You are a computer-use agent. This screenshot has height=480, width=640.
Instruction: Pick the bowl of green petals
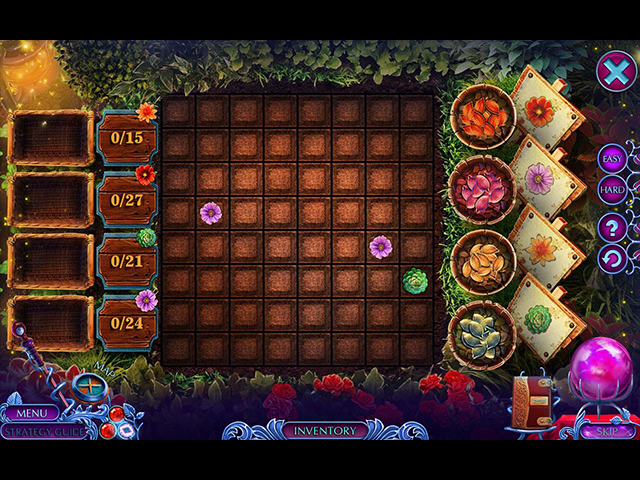482,332
